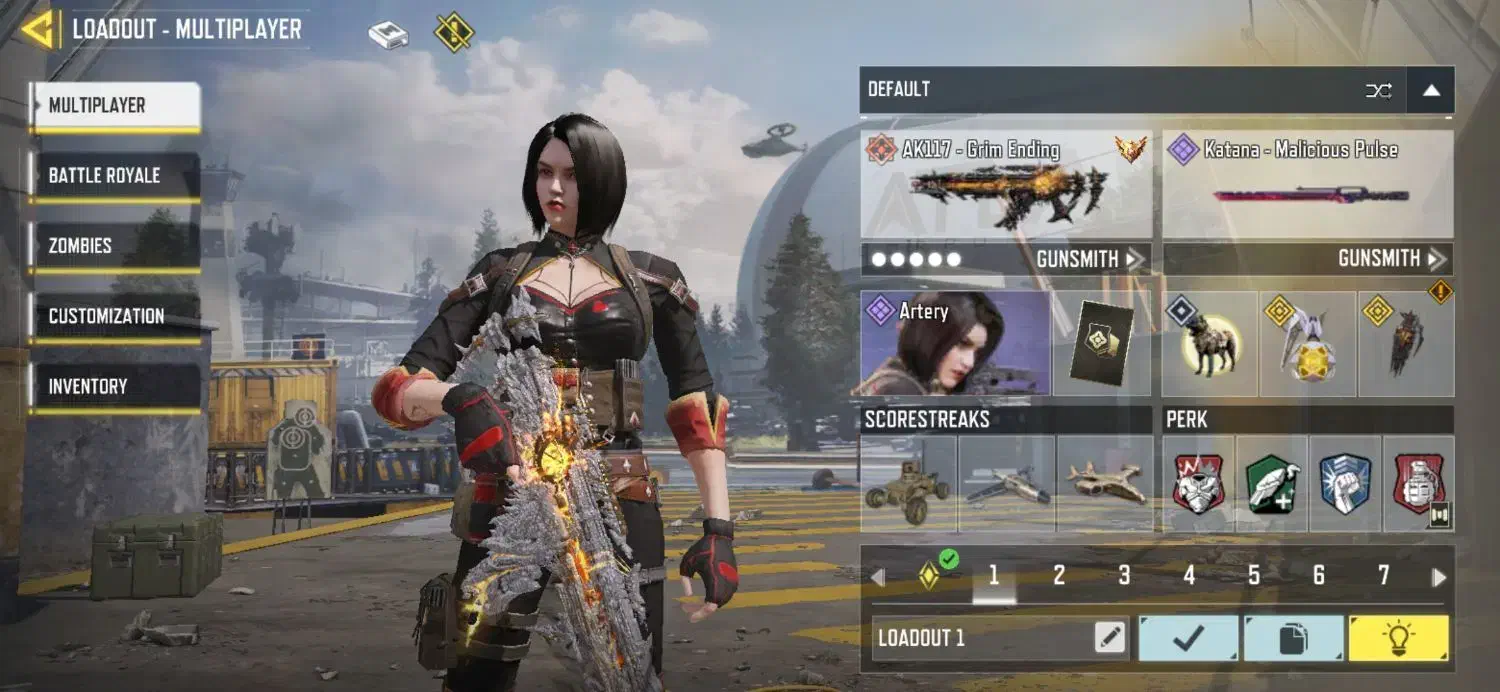Go back with the yellow arrow button
The height and width of the screenshot is (692, 1500).
point(38,29)
